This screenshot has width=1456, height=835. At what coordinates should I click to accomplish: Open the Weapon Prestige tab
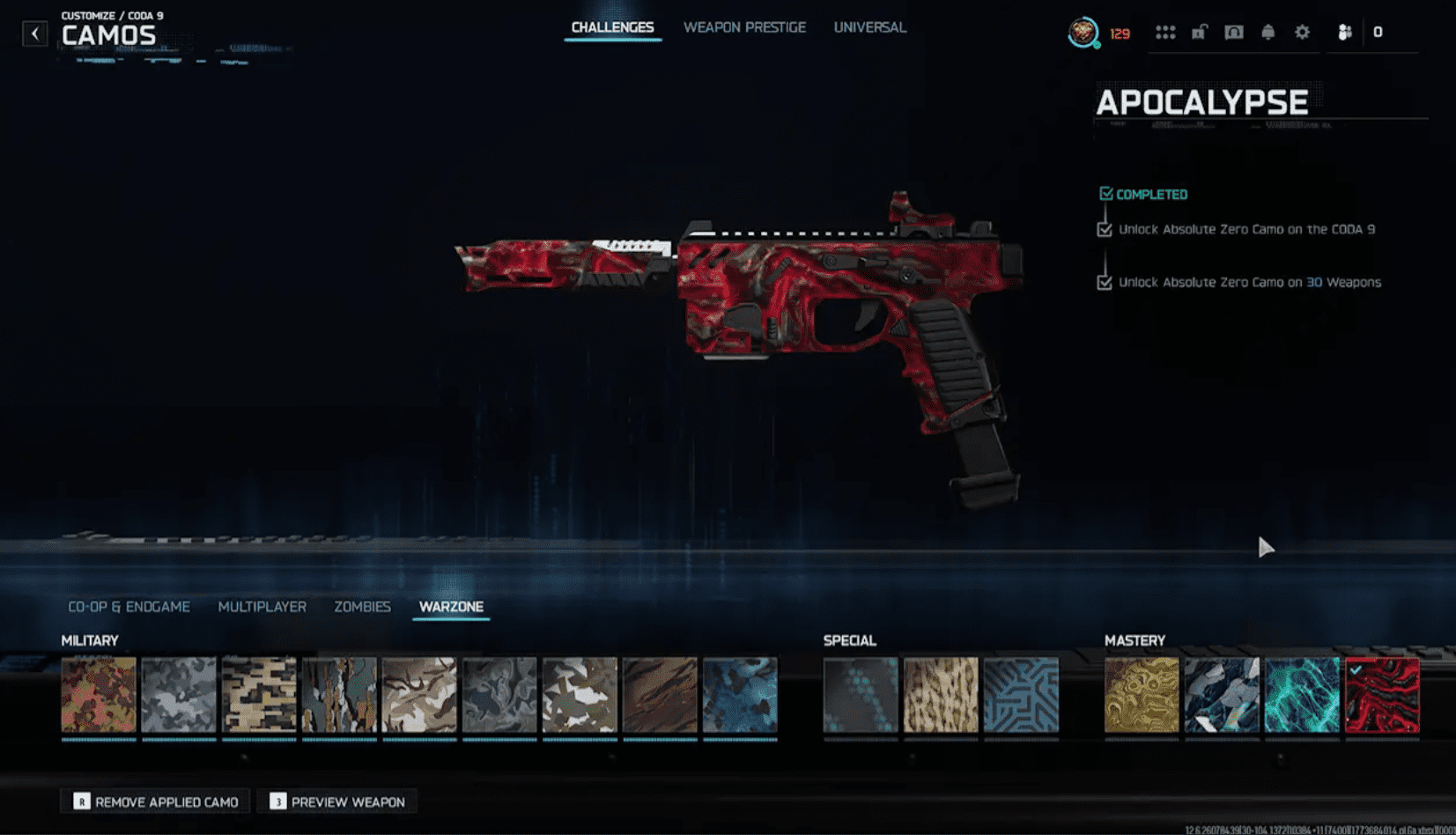[744, 27]
